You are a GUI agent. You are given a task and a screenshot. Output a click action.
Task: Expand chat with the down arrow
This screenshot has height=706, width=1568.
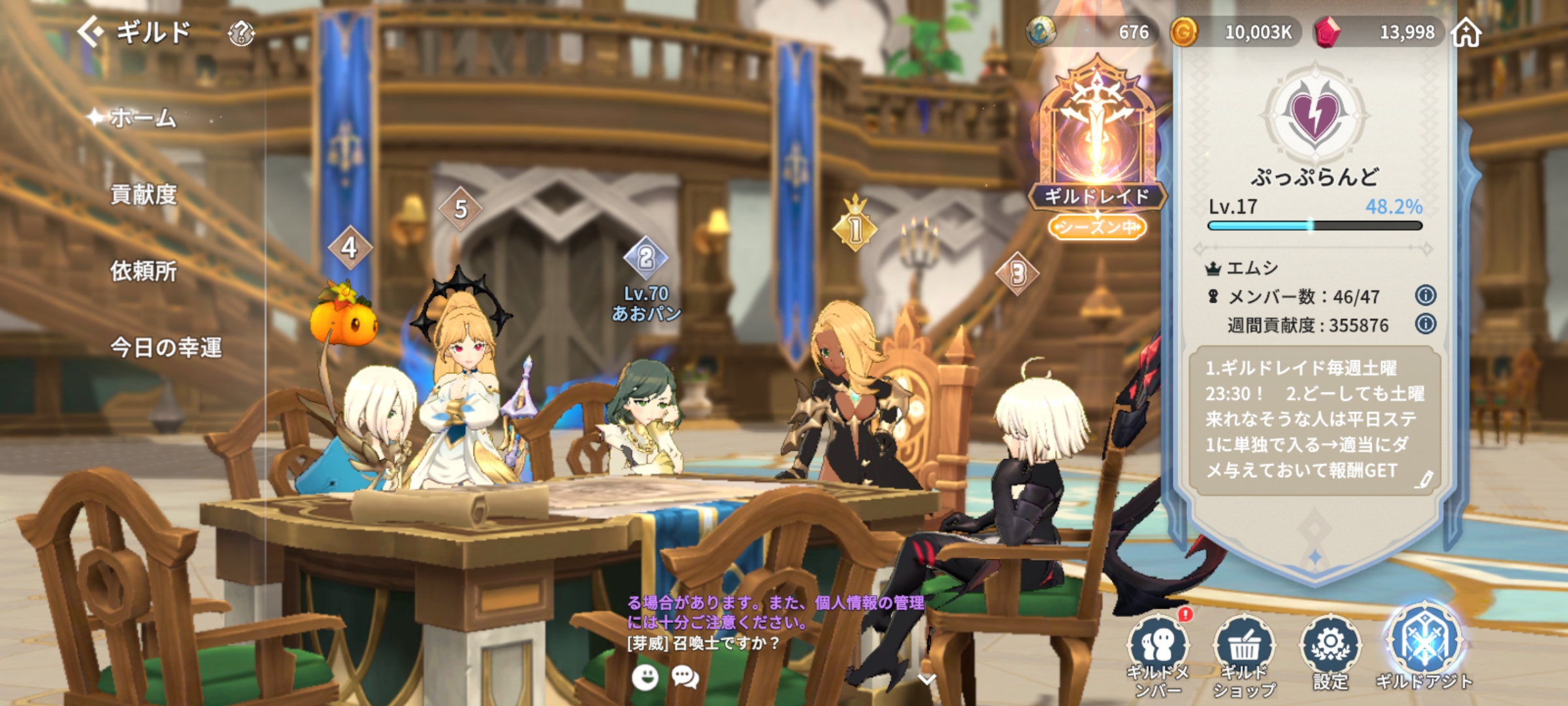(927, 680)
